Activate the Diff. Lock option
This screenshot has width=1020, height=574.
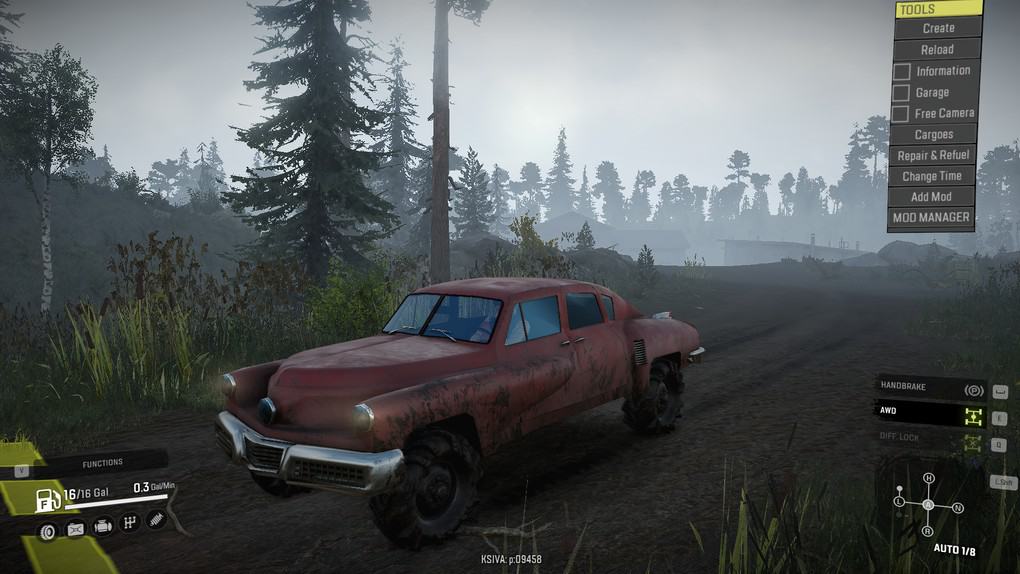(930, 437)
